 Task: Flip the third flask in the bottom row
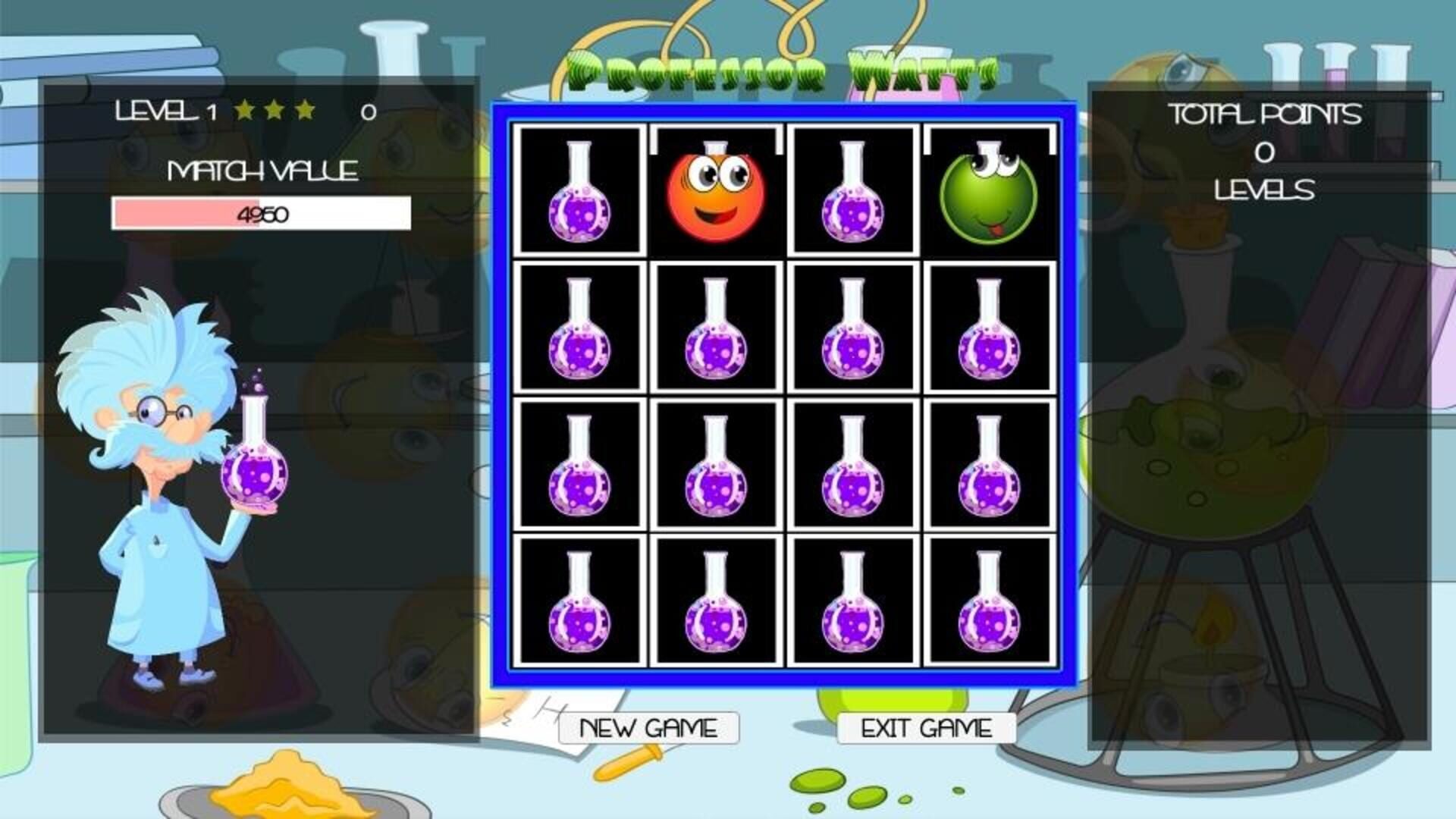tap(853, 607)
